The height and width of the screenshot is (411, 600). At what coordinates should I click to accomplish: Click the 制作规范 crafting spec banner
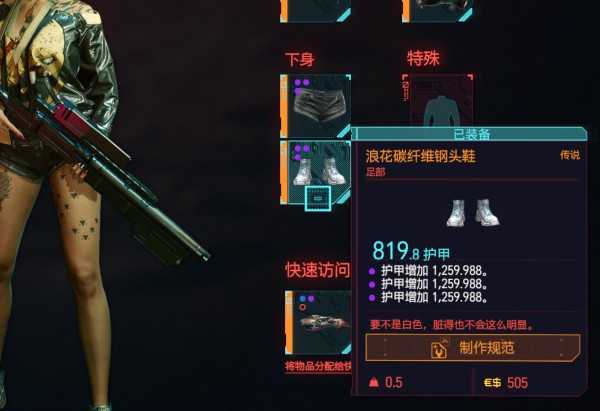473,348
